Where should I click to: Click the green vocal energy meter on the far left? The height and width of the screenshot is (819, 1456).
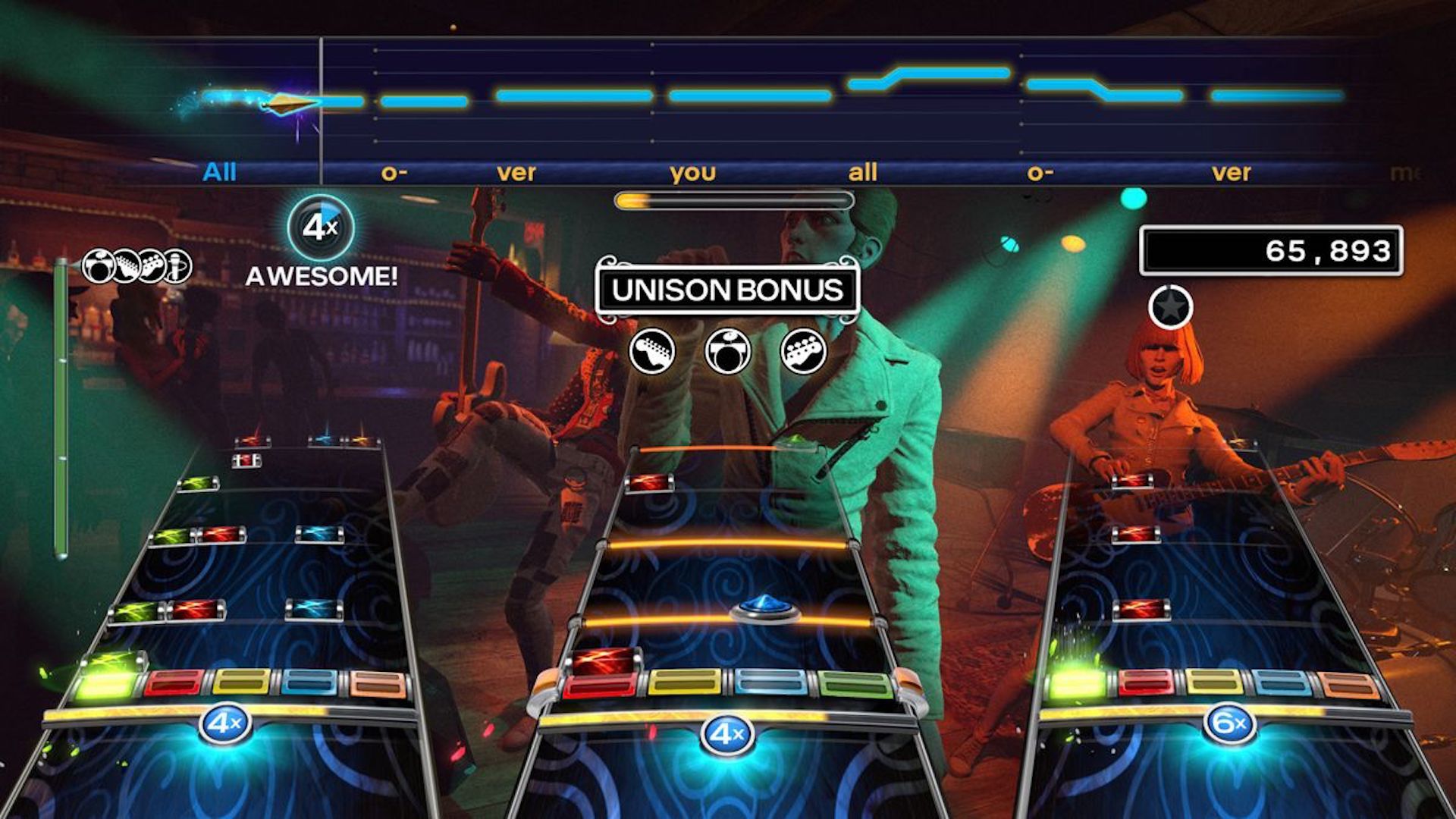coord(60,402)
